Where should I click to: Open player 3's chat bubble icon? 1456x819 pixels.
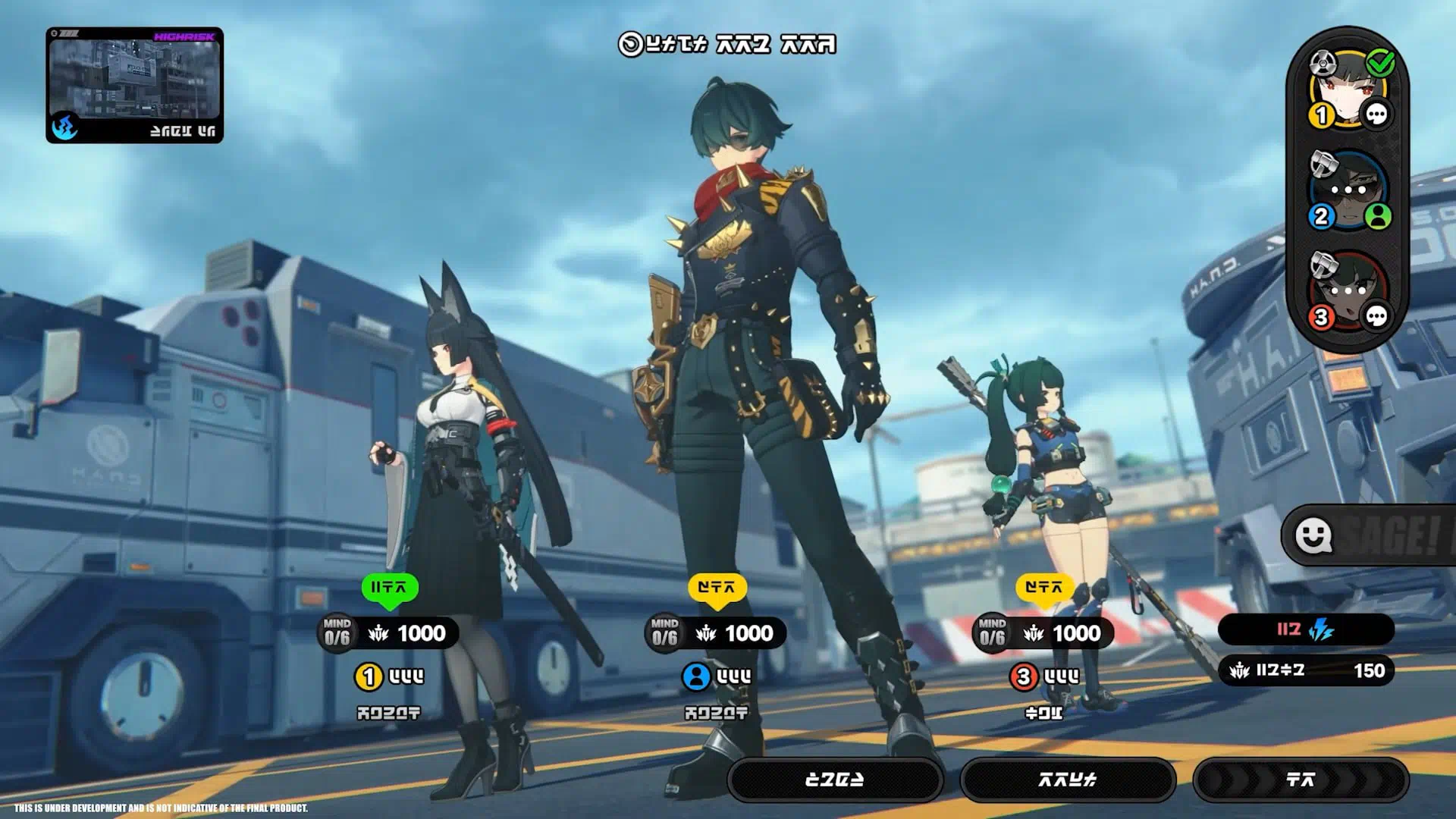(x=1376, y=317)
